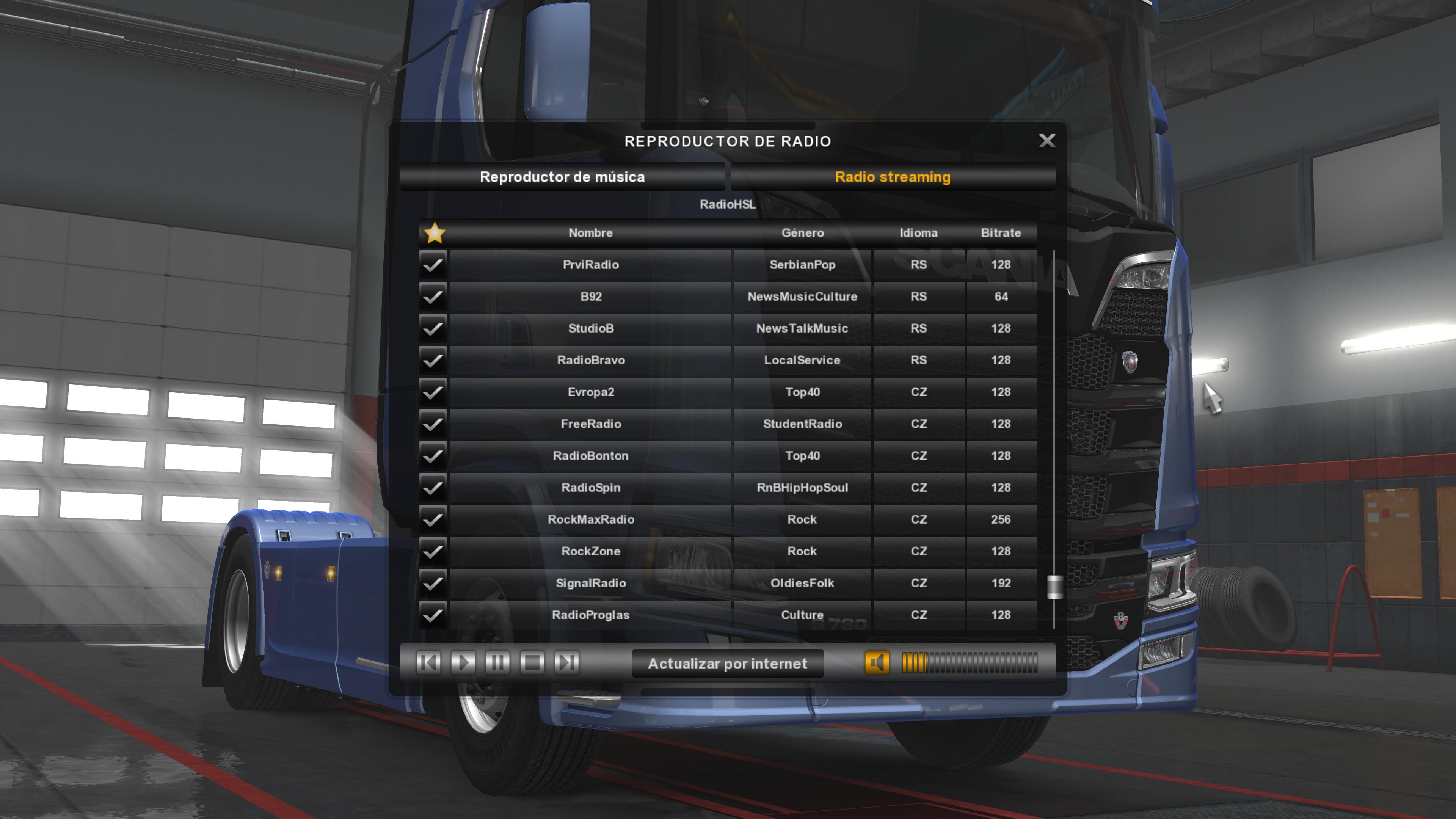
Task: Uncheck the SignalRadio favorite checkbox
Action: point(433,583)
